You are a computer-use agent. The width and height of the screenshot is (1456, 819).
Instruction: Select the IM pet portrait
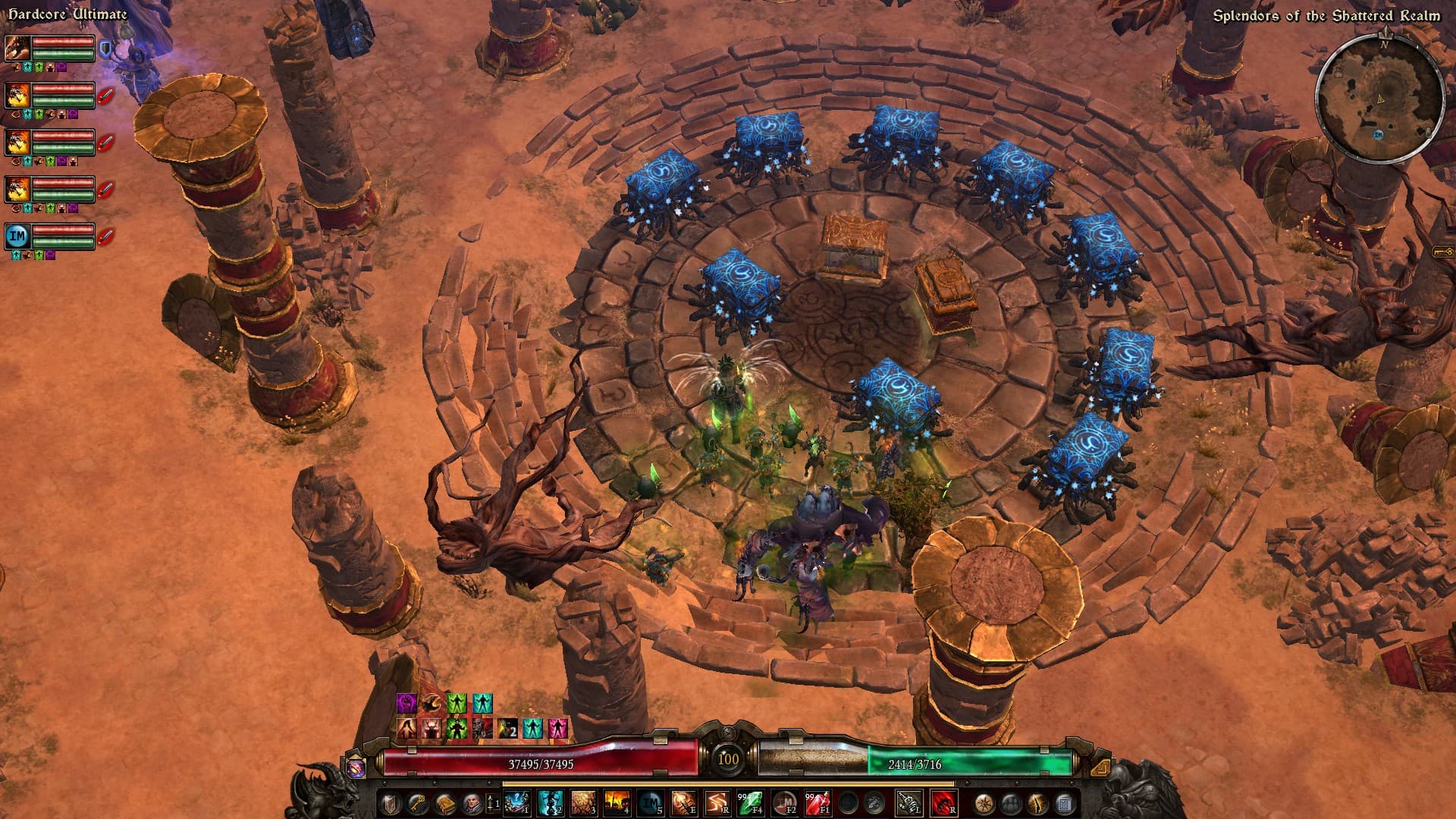[17, 236]
